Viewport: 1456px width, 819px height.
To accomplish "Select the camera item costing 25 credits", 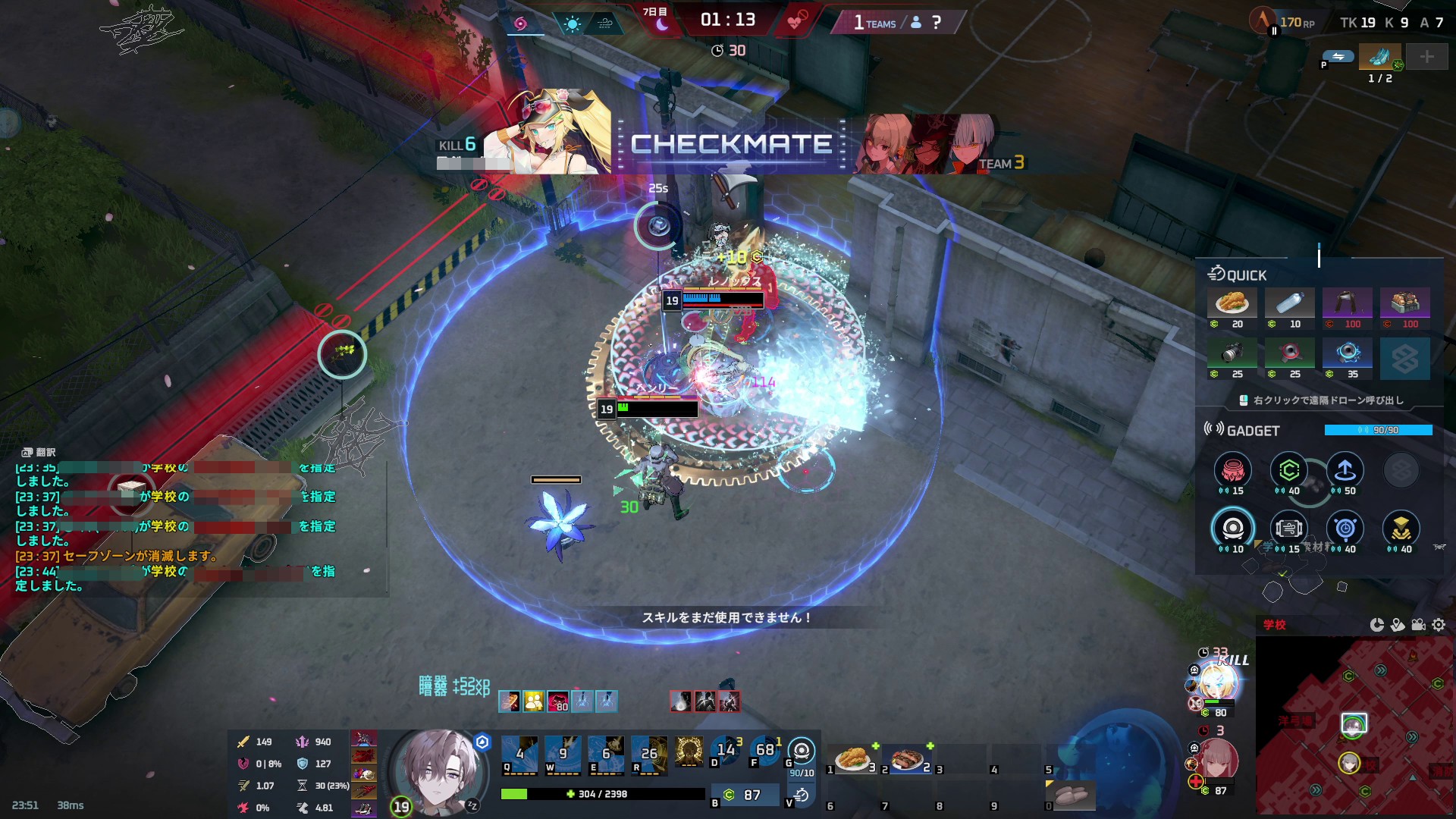I will coord(1232,353).
